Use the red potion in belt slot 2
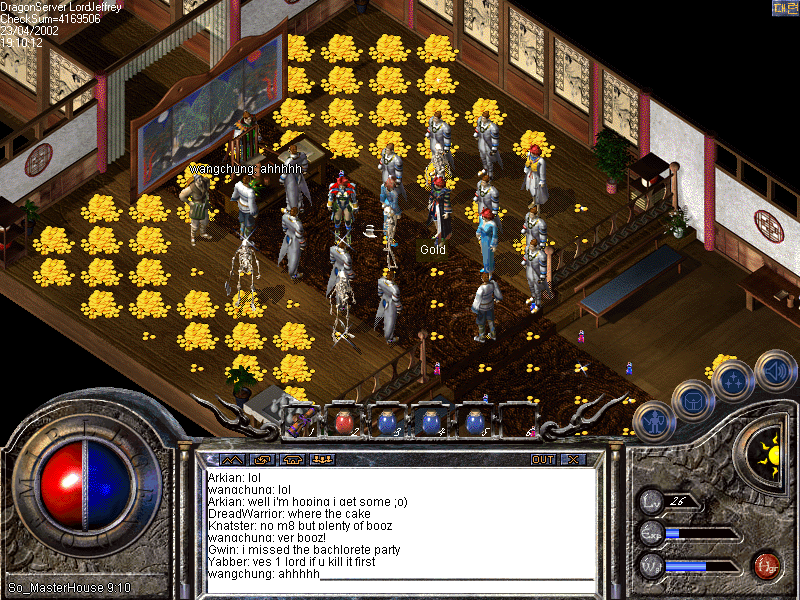Image resolution: width=800 pixels, height=600 pixels. click(x=341, y=421)
